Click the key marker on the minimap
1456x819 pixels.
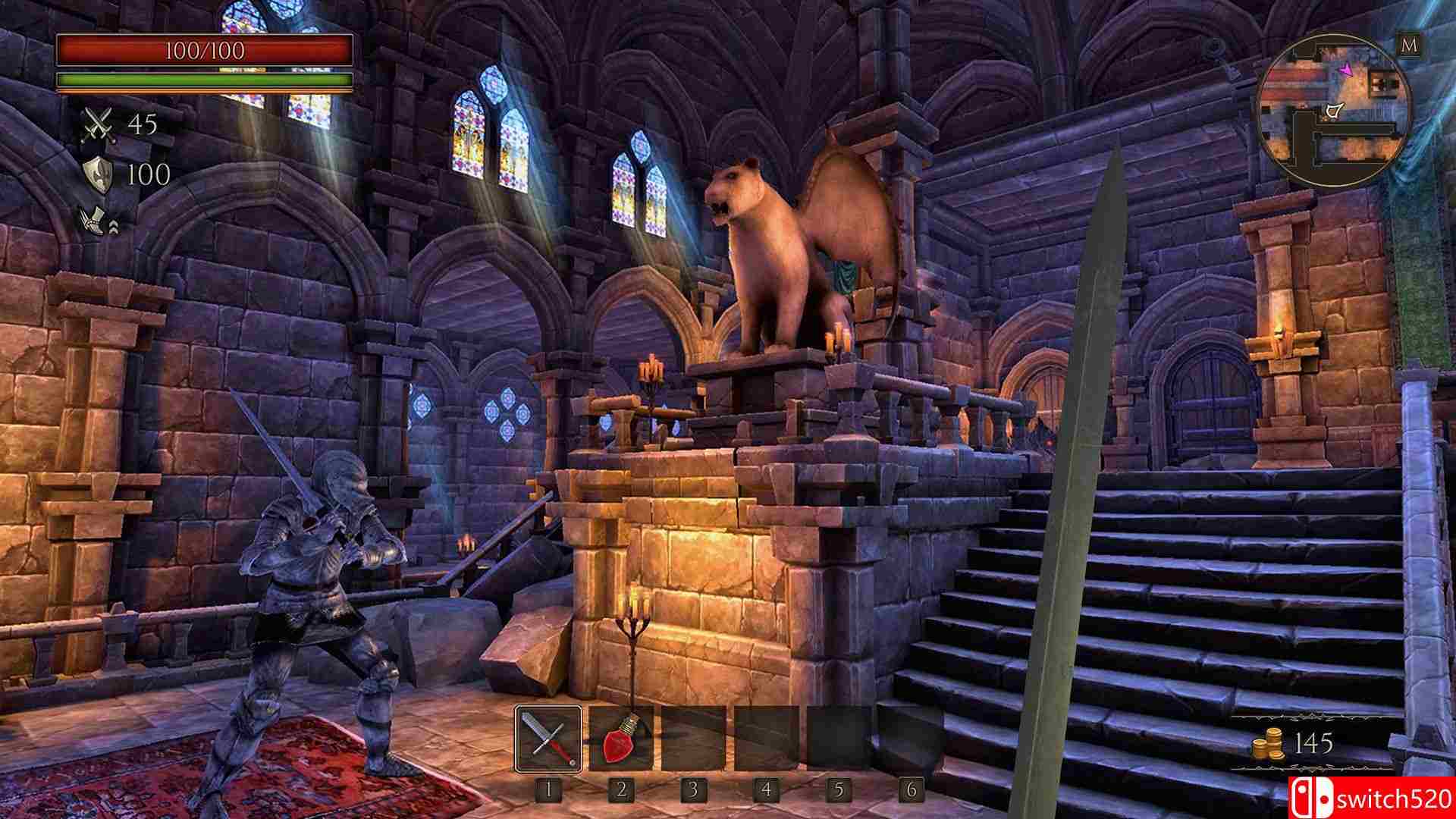pos(1335,111)
